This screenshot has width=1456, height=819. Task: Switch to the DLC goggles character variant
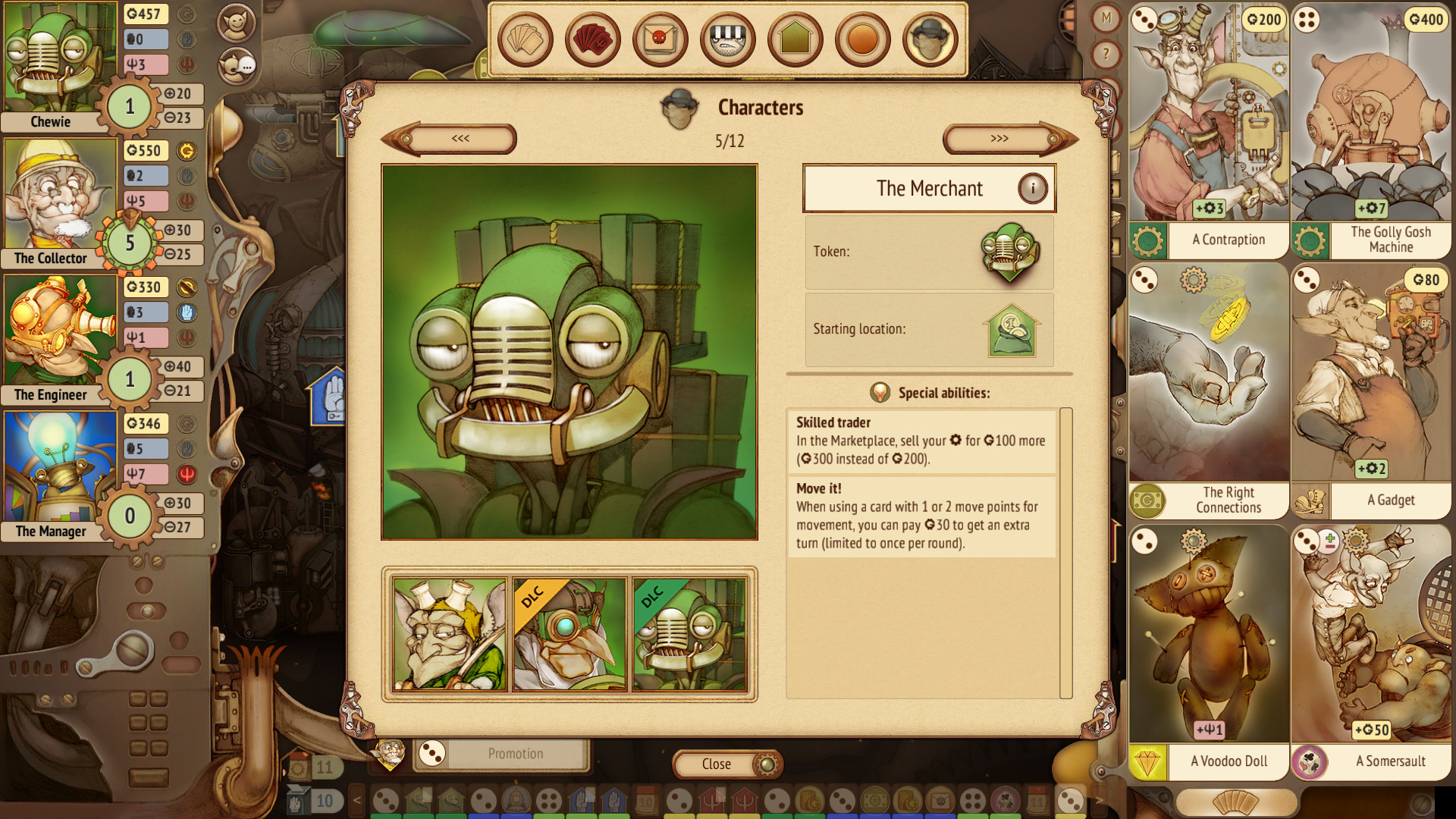(569, 634)
